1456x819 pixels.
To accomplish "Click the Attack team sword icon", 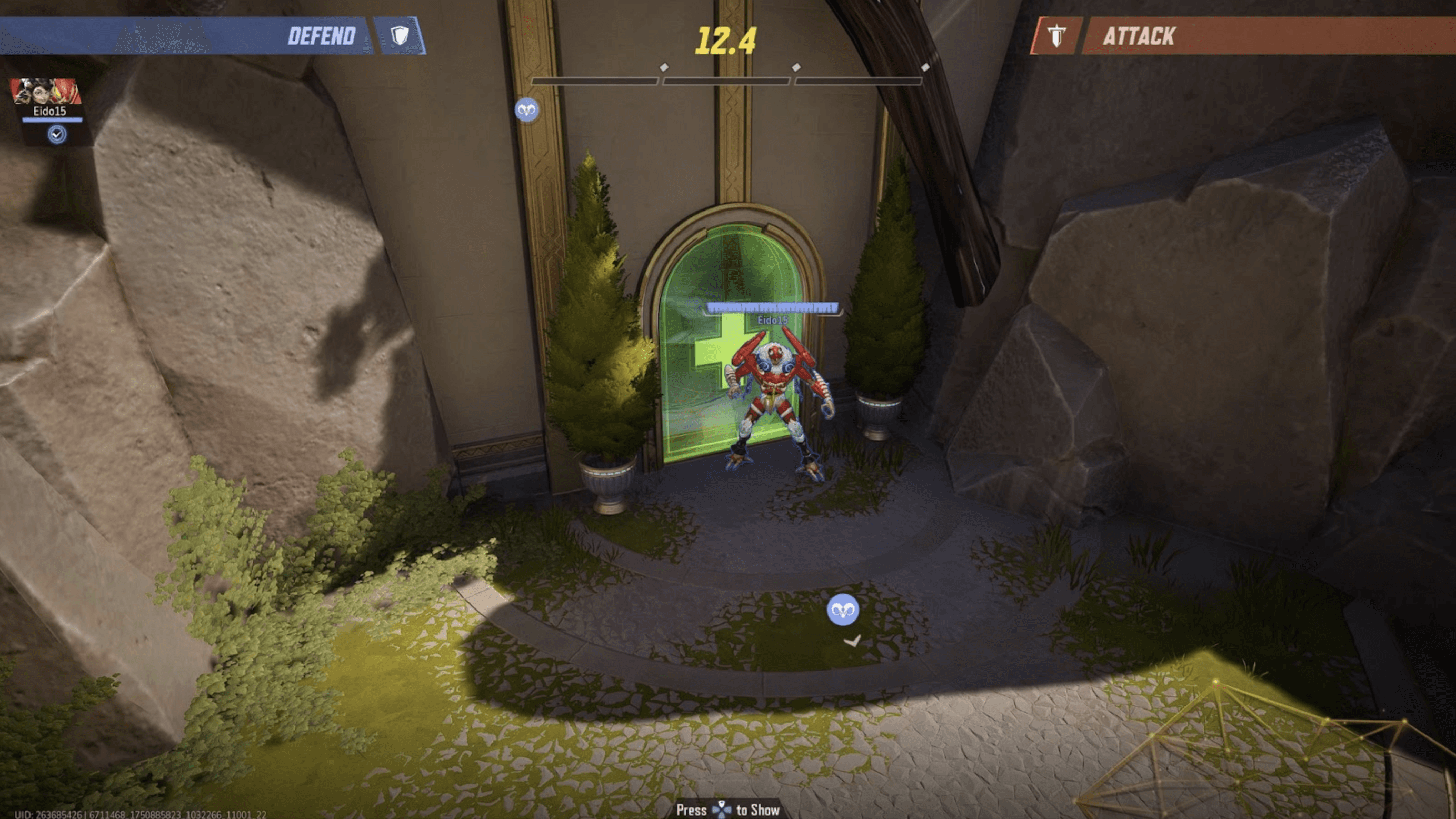I will coord(1056,36).
